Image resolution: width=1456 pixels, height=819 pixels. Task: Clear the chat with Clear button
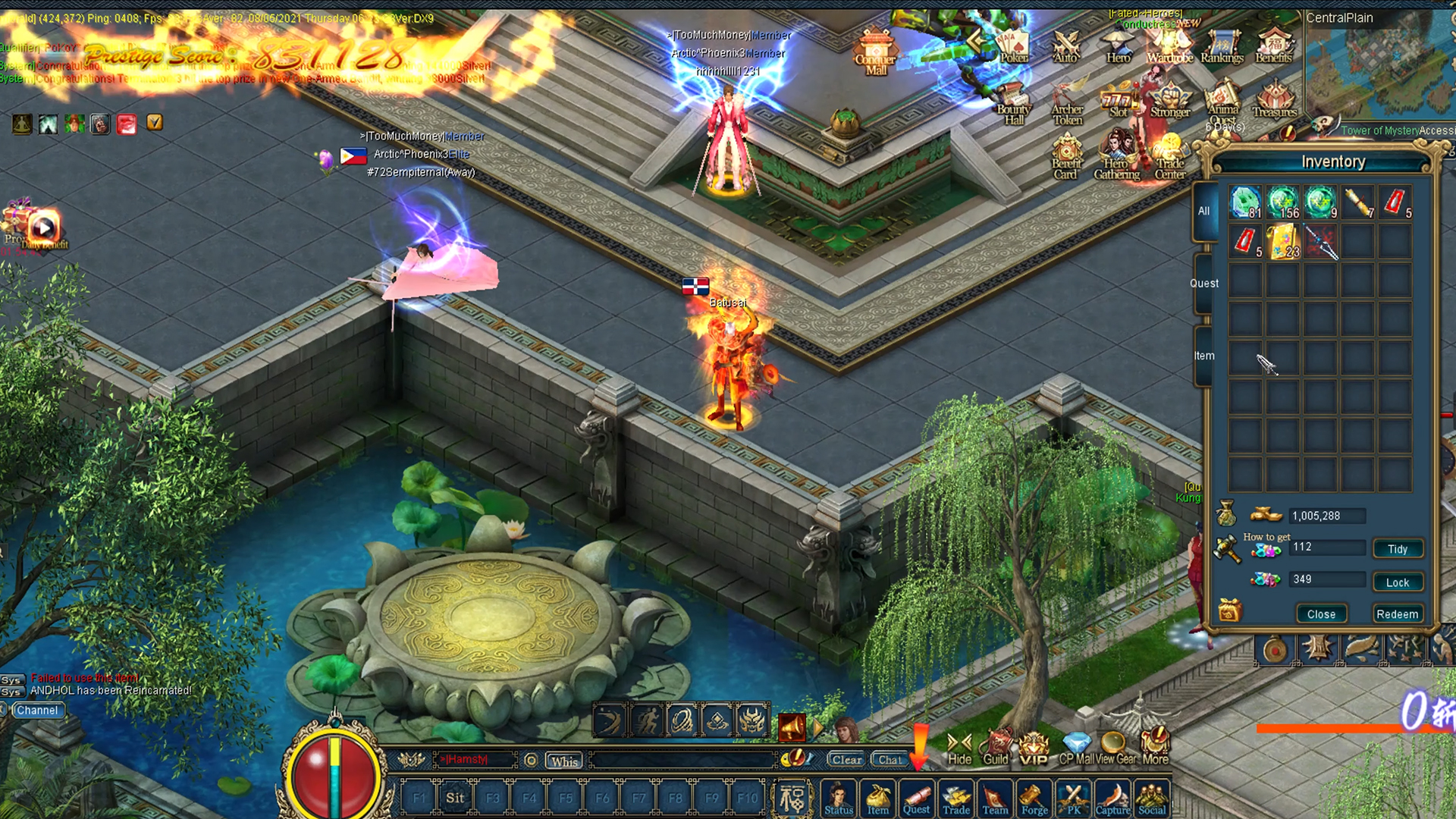point(846,760)
